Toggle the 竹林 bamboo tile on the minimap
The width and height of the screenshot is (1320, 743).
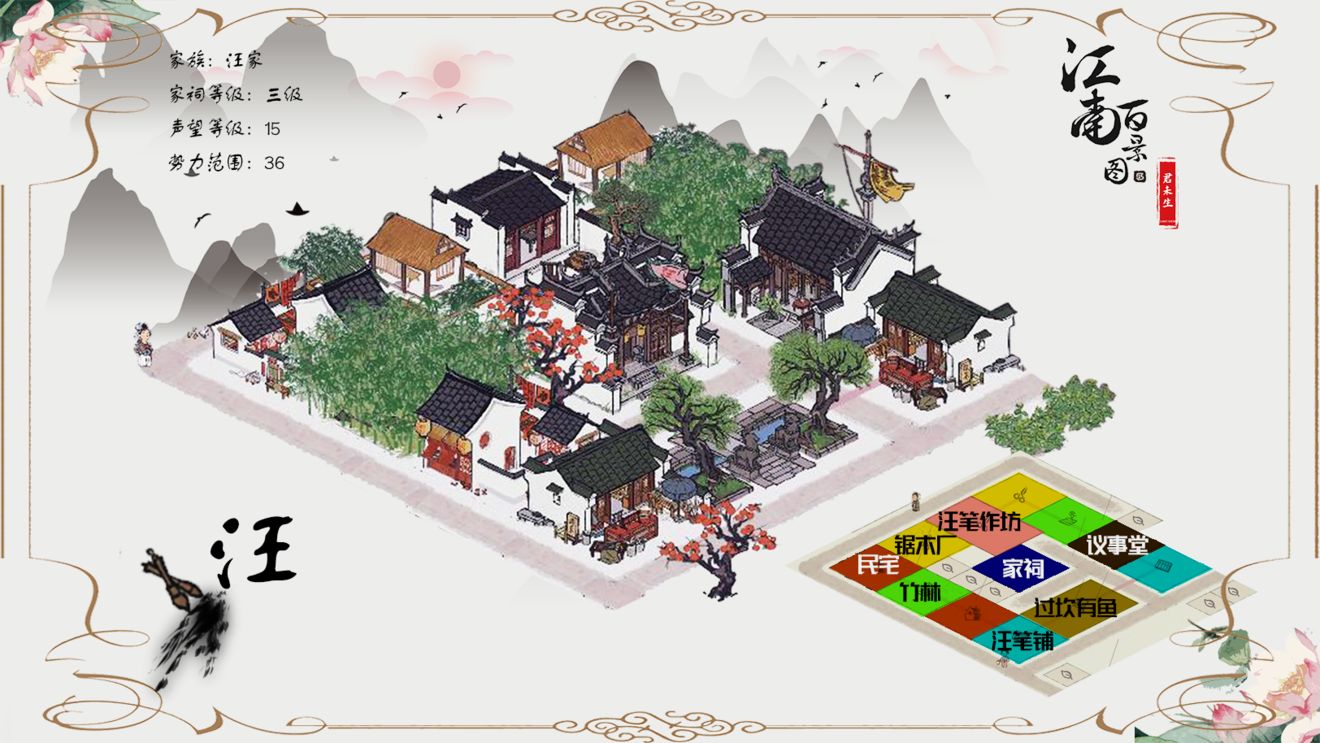point(919,591)
